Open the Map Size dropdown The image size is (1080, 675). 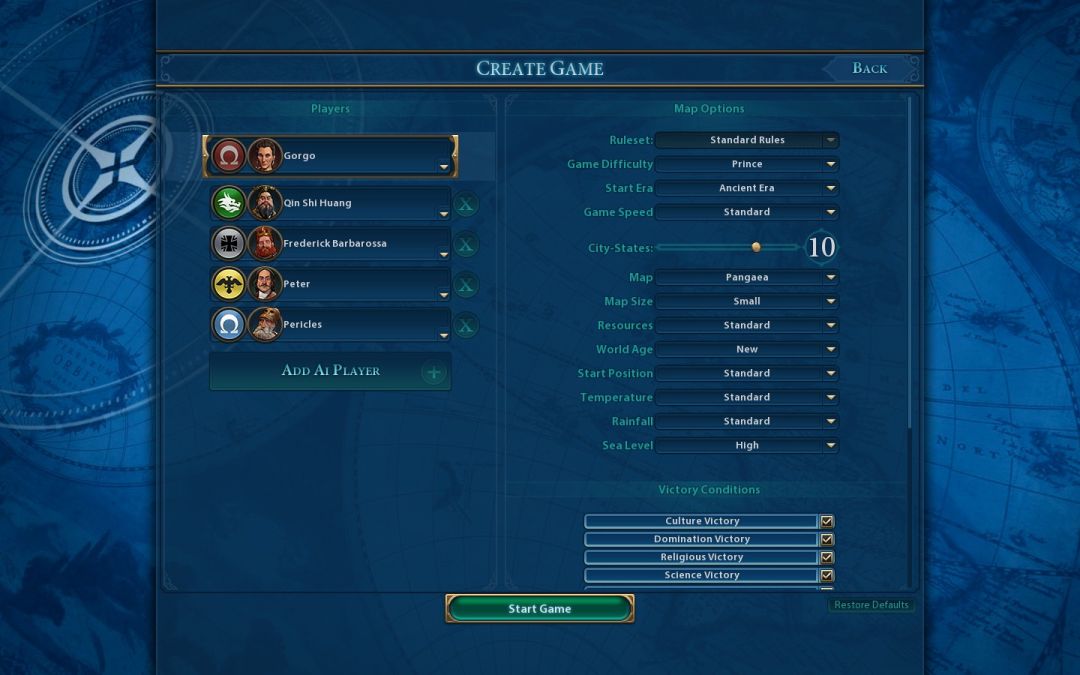point(747,301)
